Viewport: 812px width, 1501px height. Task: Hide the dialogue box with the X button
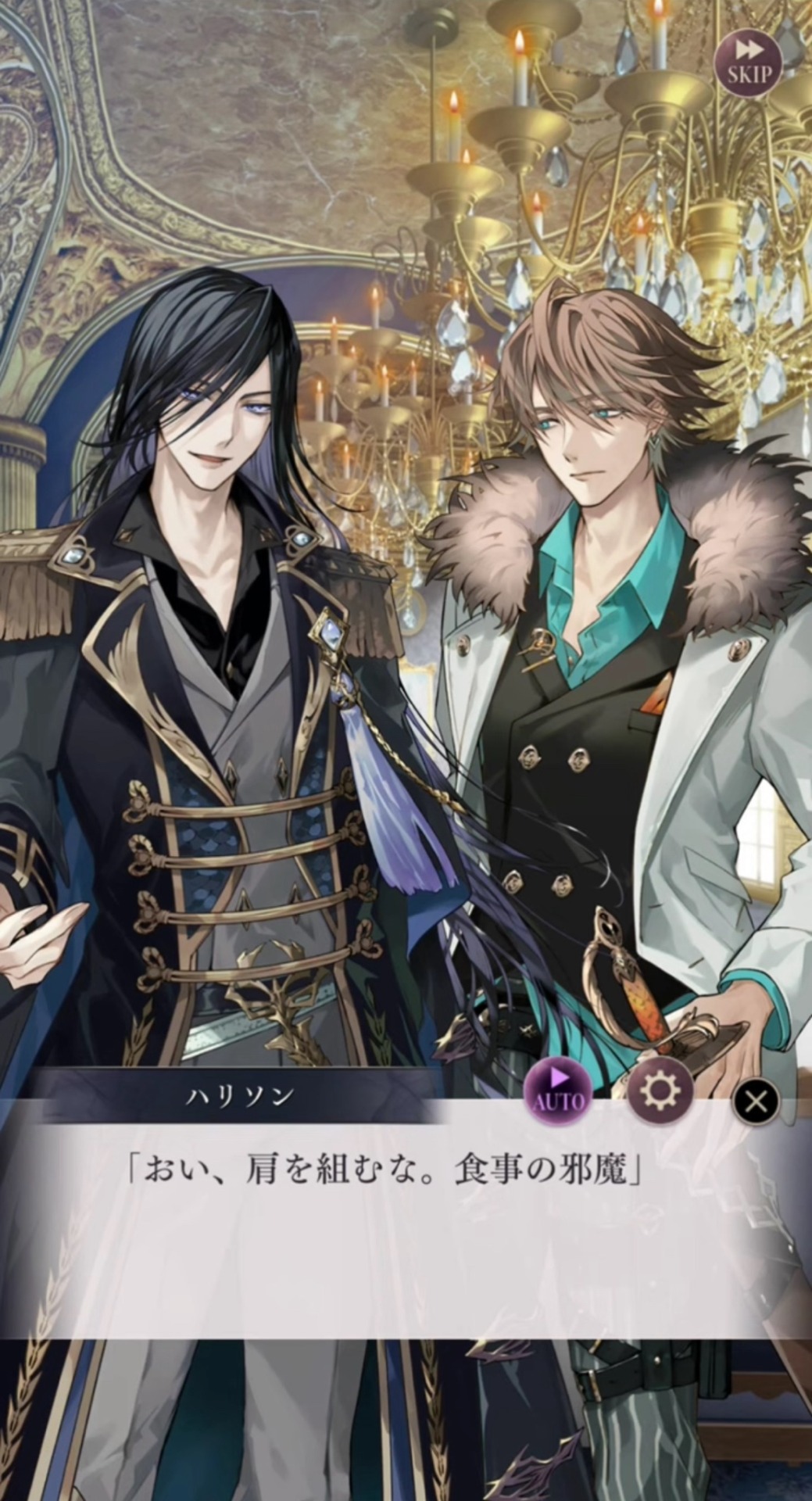click(756, 1101)
